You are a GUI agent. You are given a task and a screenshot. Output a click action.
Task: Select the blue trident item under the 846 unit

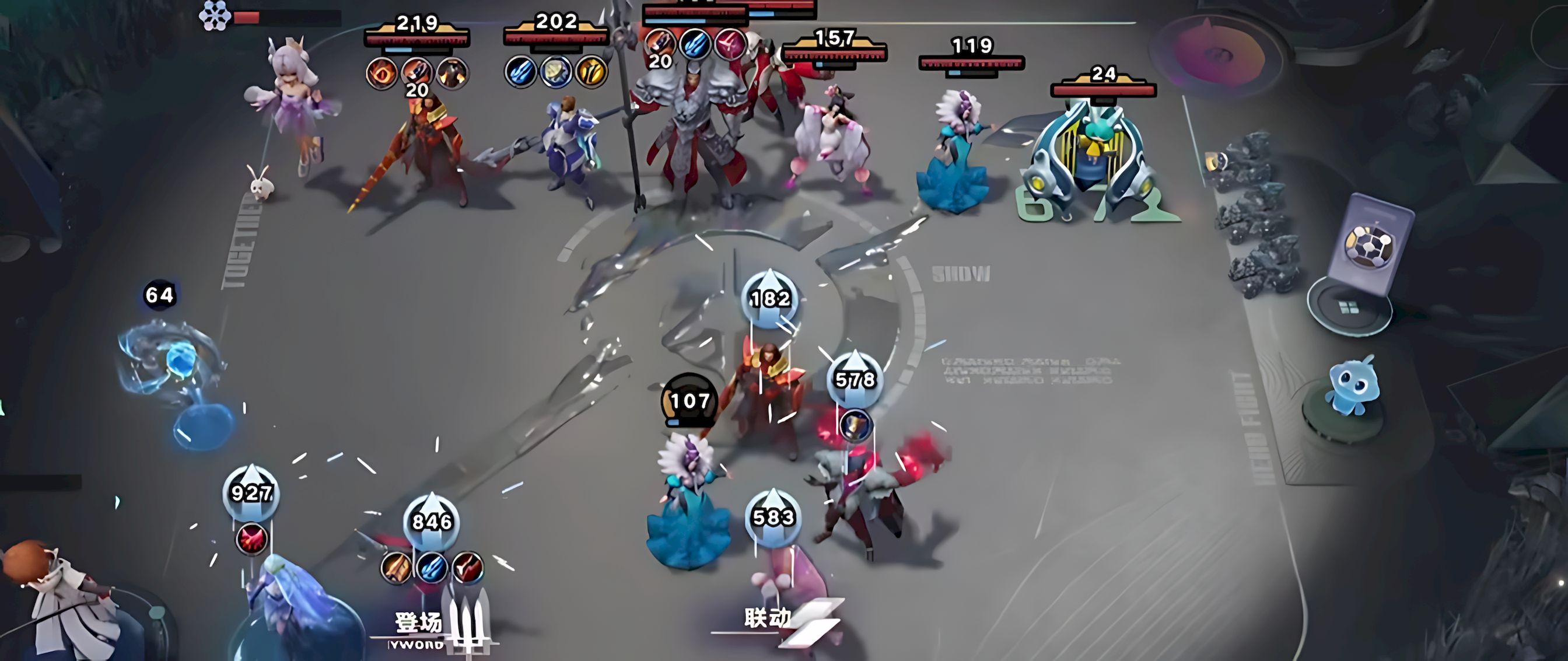coord(432,567)
